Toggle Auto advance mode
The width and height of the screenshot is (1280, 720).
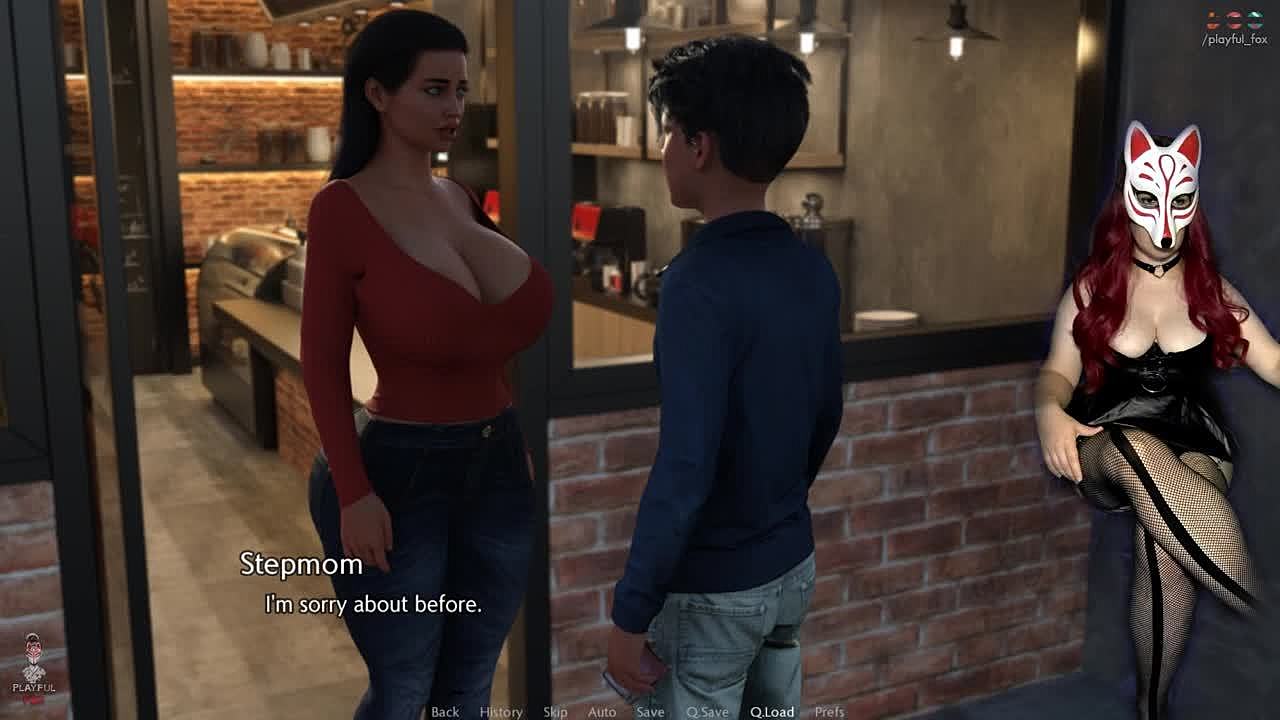[602, 712]
